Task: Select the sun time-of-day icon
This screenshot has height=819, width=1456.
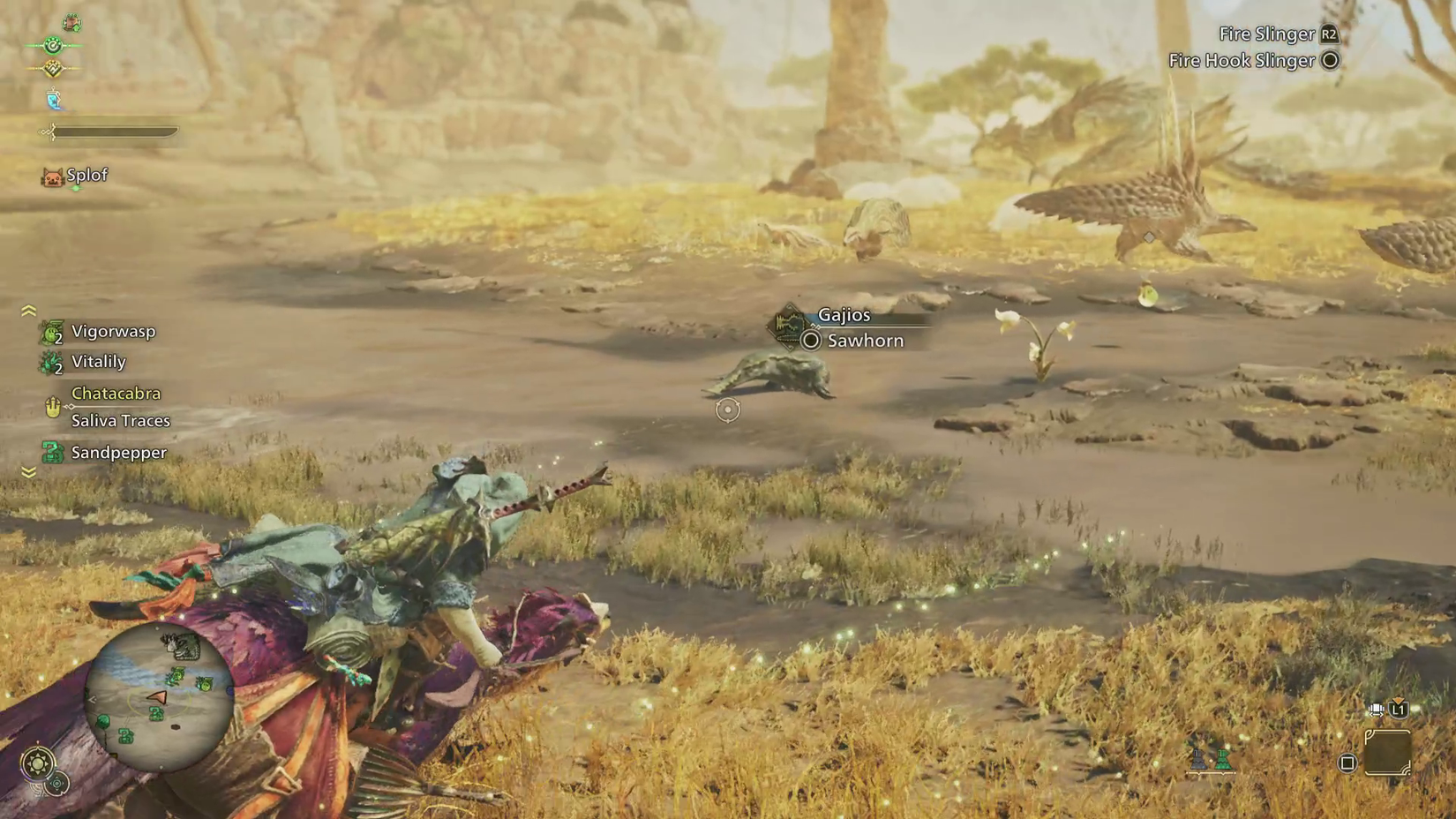Action: click(x=37, y=763)
